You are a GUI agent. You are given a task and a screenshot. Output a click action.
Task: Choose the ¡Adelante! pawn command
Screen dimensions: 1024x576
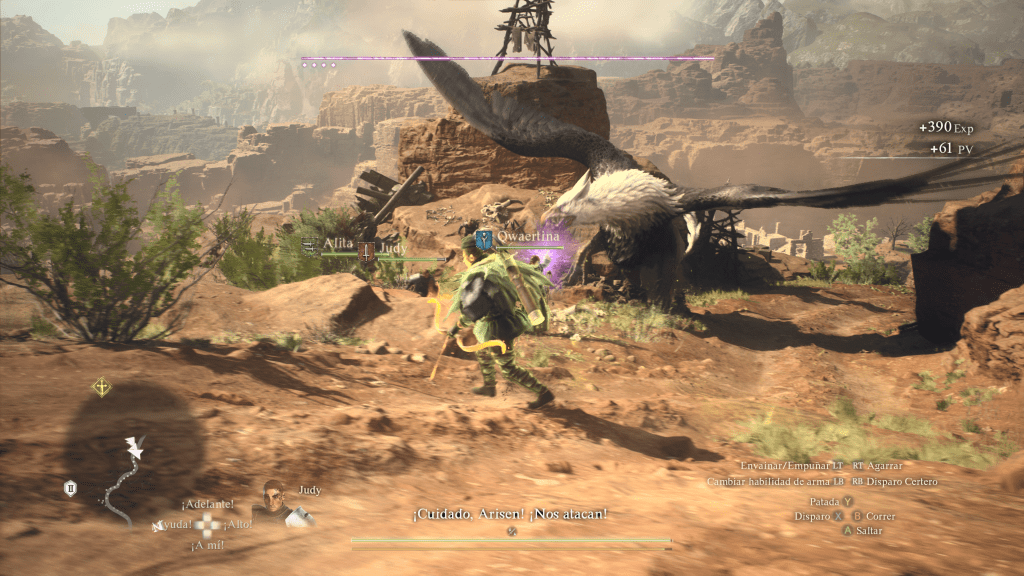pos(208,504)
